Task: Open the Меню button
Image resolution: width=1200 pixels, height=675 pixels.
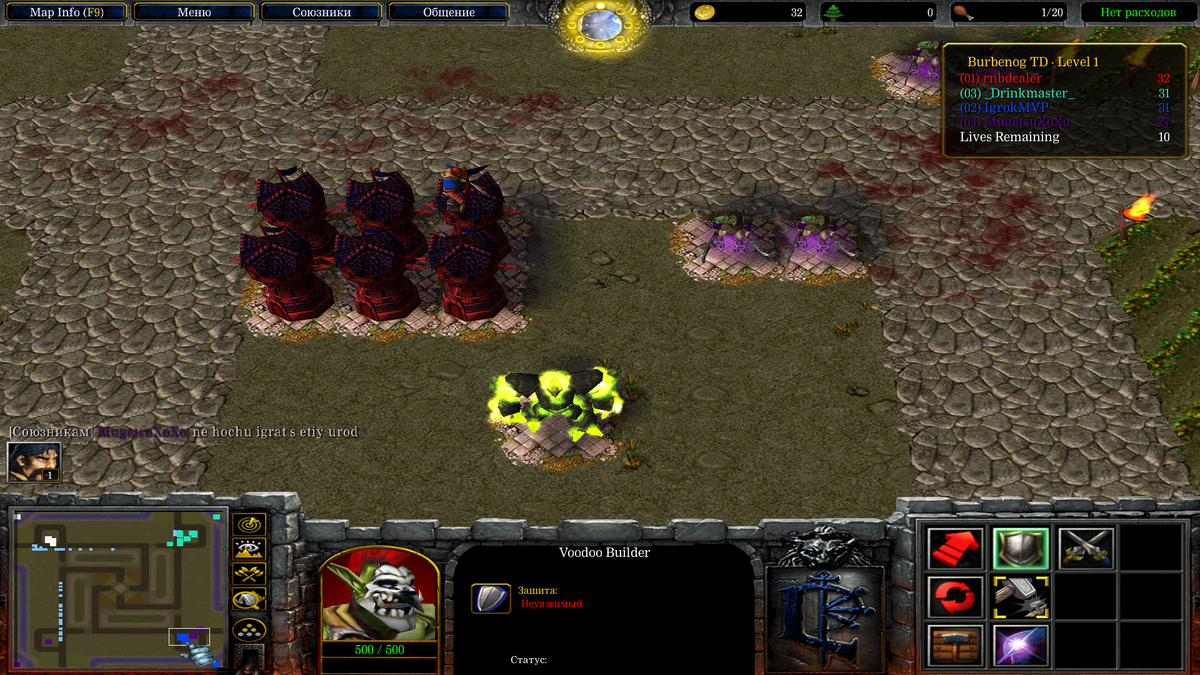Action: tap(193, 13)
